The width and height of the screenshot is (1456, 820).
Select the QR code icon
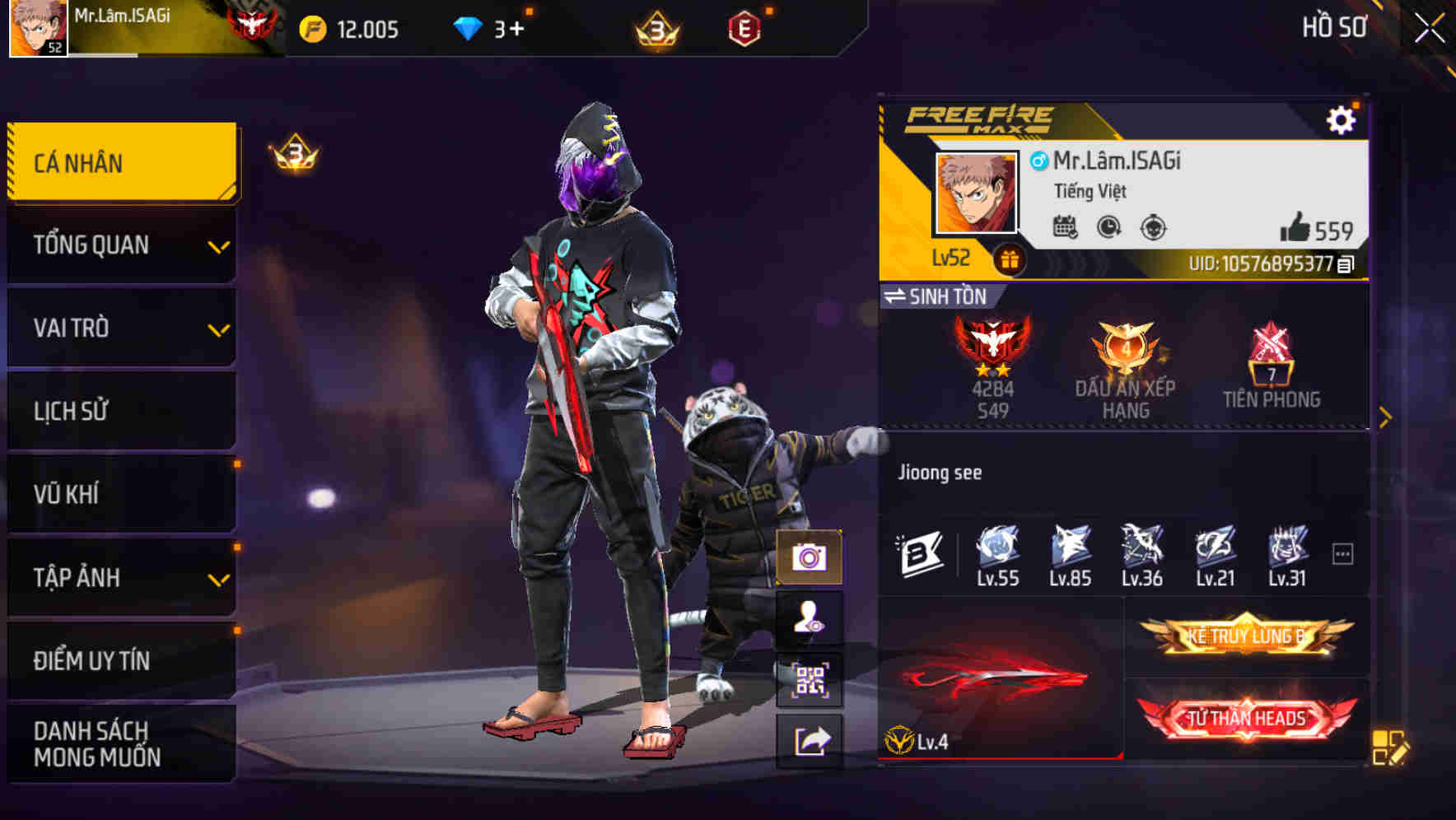coord(811,678)
